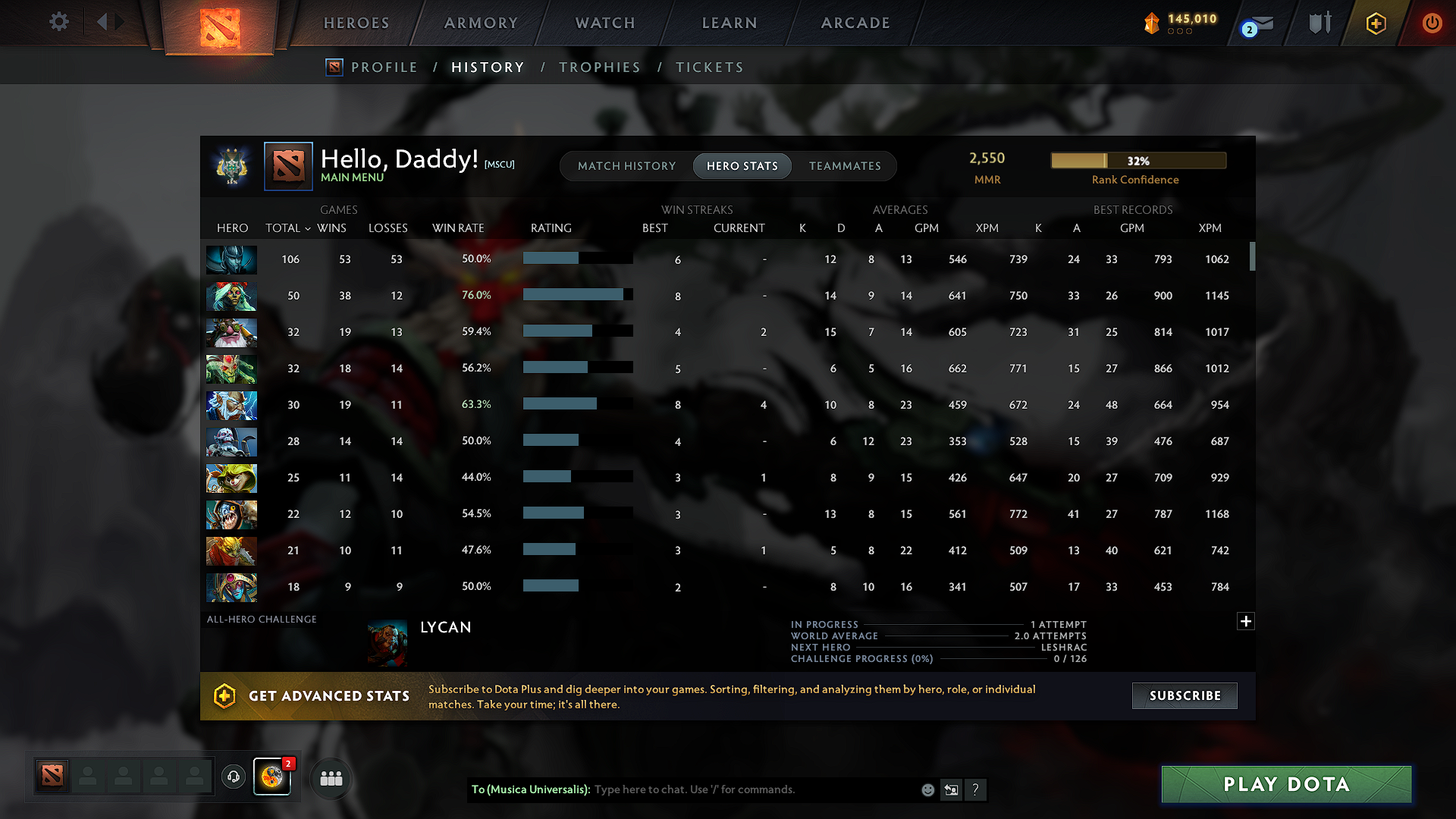The height and width of the screenshot is (819, 1456).
Task: Click the power button to exit Dota
Action: coord(1432,23)
